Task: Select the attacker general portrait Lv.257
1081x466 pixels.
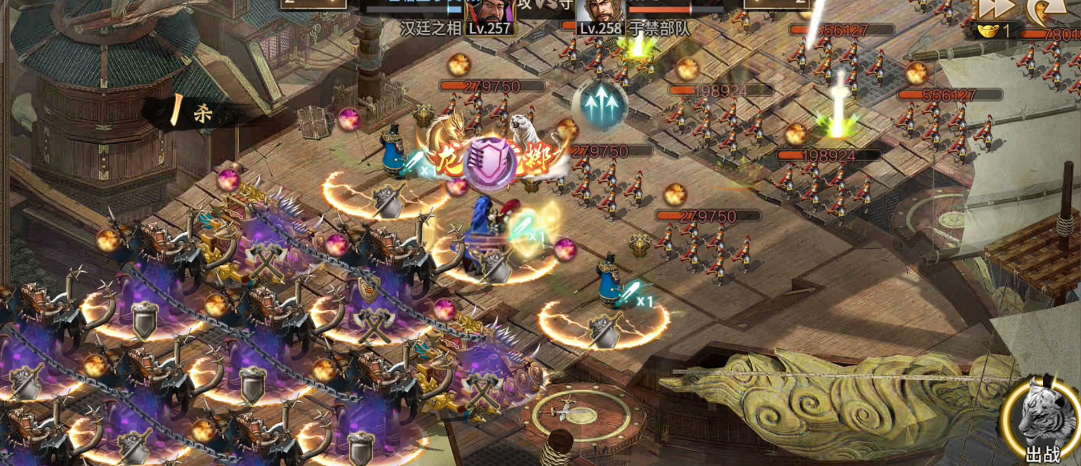Action: coord(488,12)
